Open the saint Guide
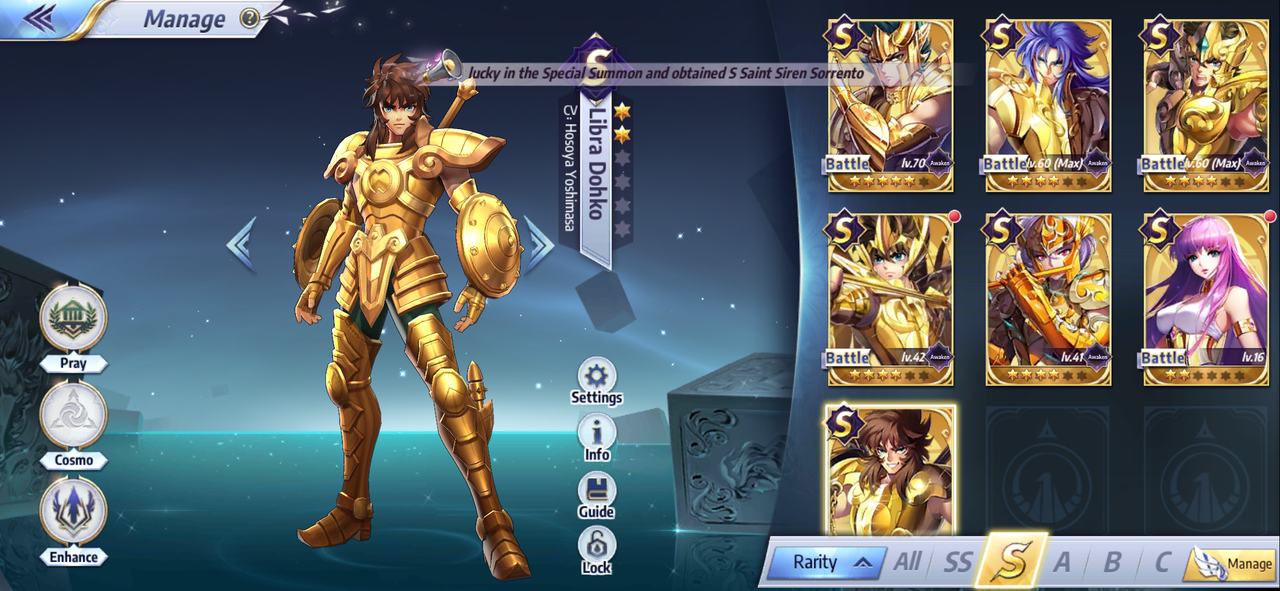 click(x=597, y=491)
